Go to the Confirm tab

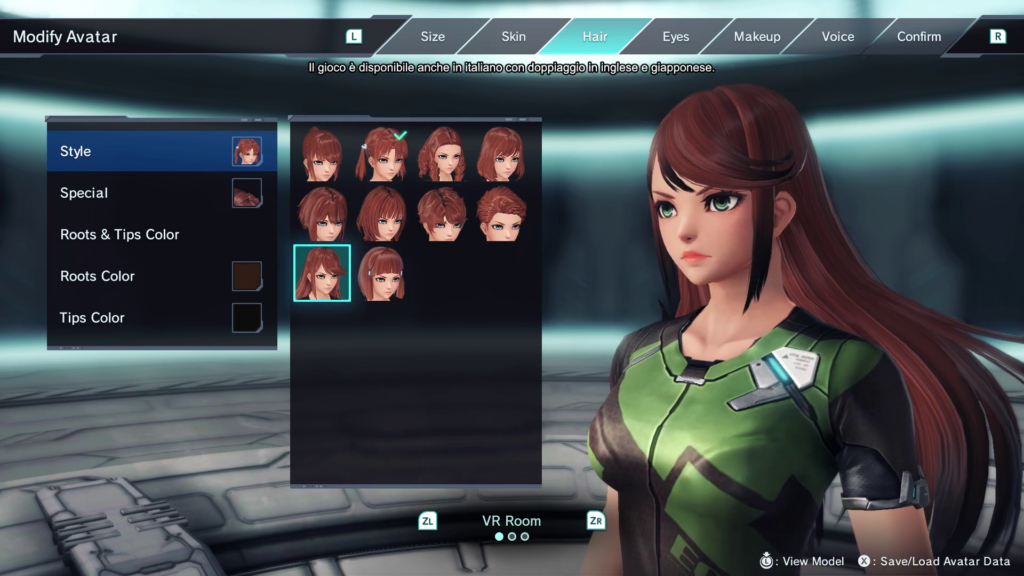point(919,37)
